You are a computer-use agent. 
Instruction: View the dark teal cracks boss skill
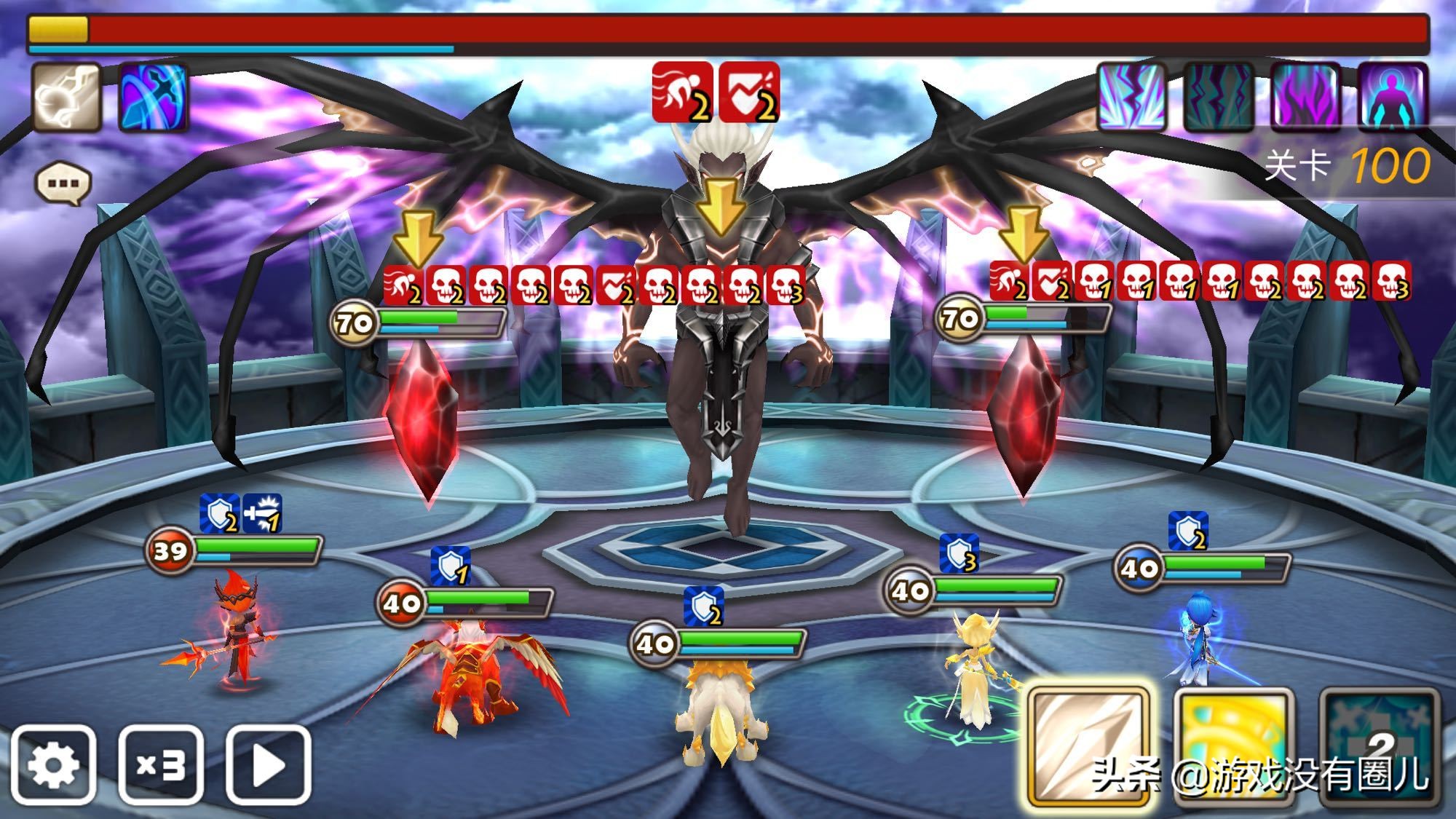[x=1218, y=98]
